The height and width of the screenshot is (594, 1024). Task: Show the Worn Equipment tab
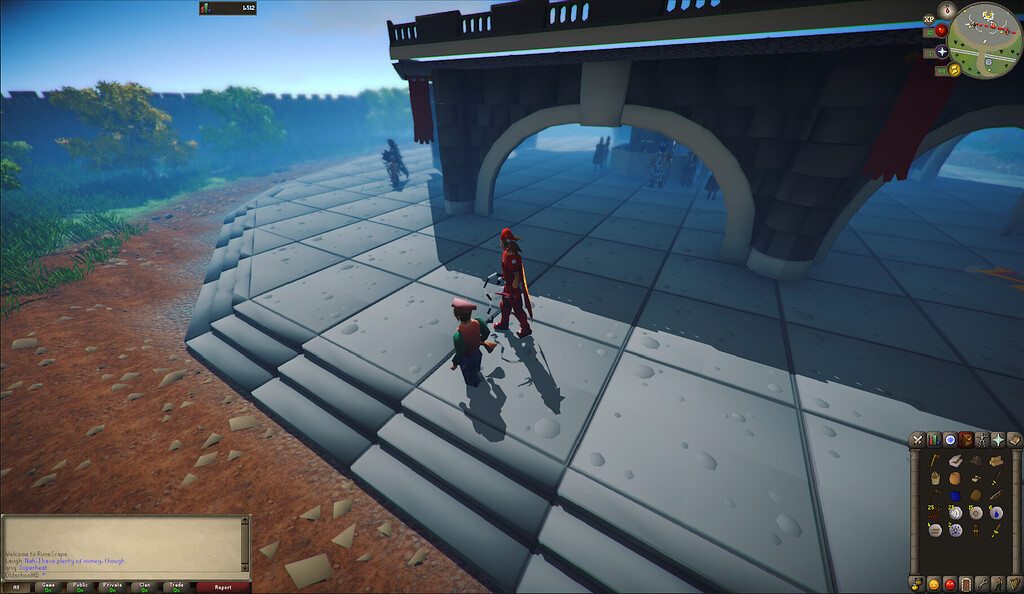point(982,440)
